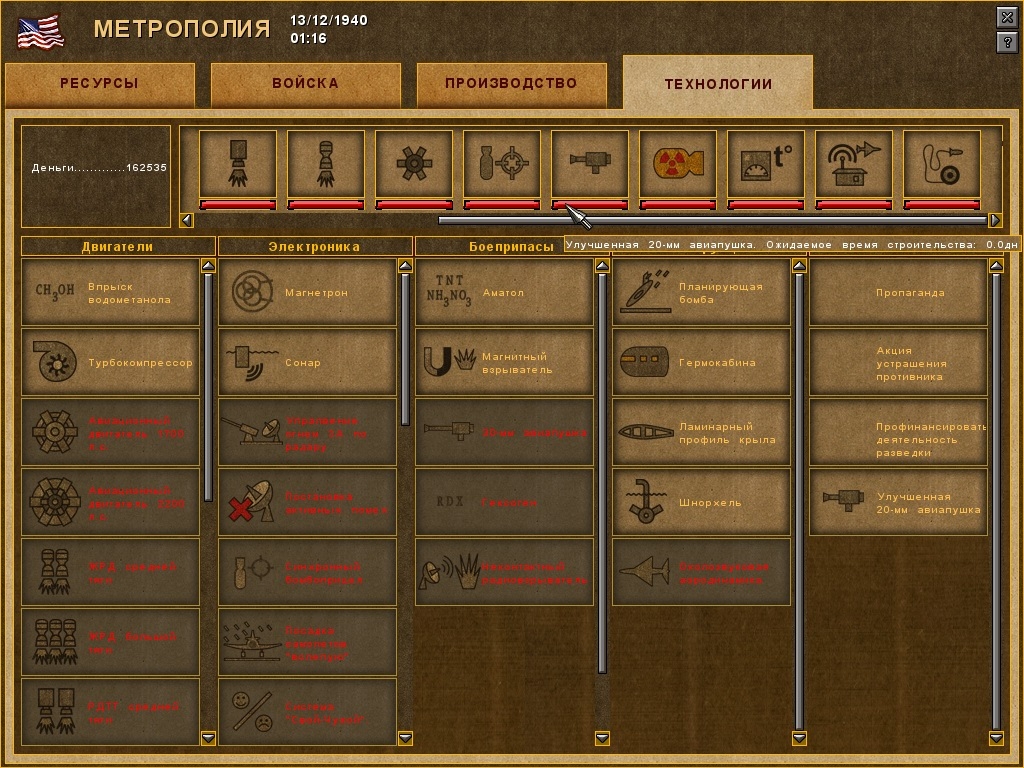Select the nuclear bomb icon in research queue
This screenshot has width=1024, height=768.
pos(677,163)
